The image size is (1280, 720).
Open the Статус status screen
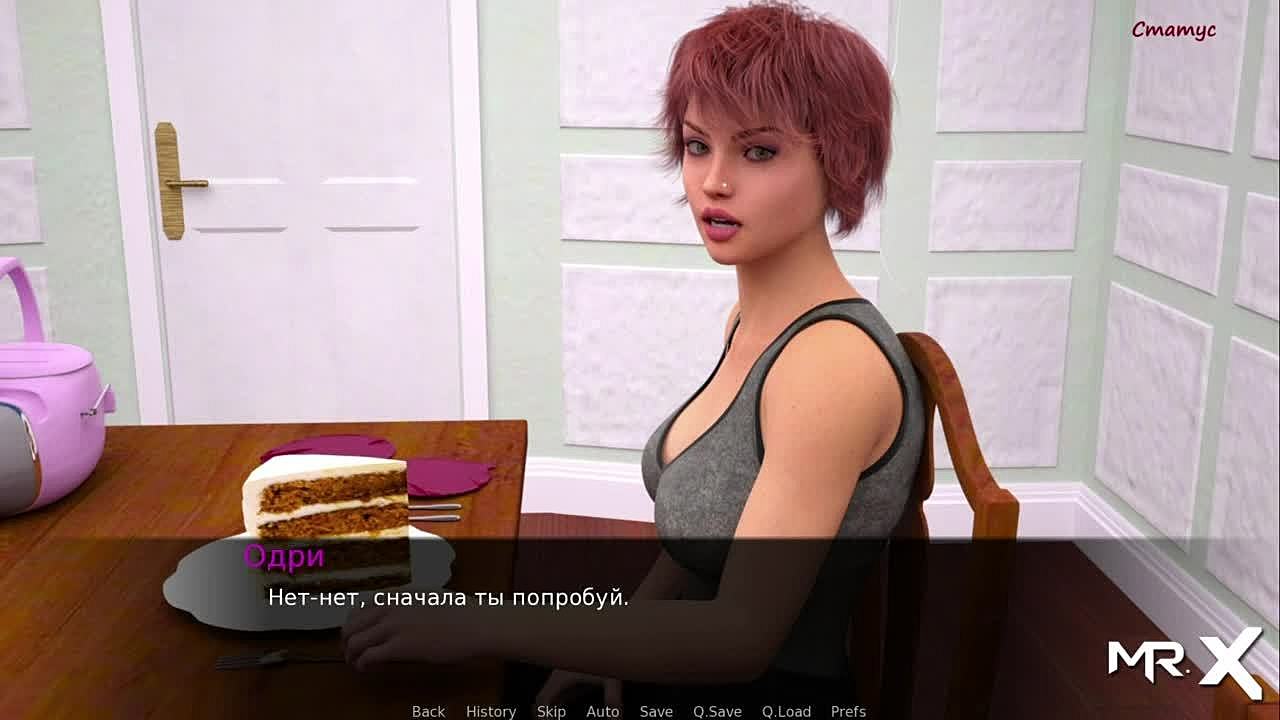coord(1173,30)
